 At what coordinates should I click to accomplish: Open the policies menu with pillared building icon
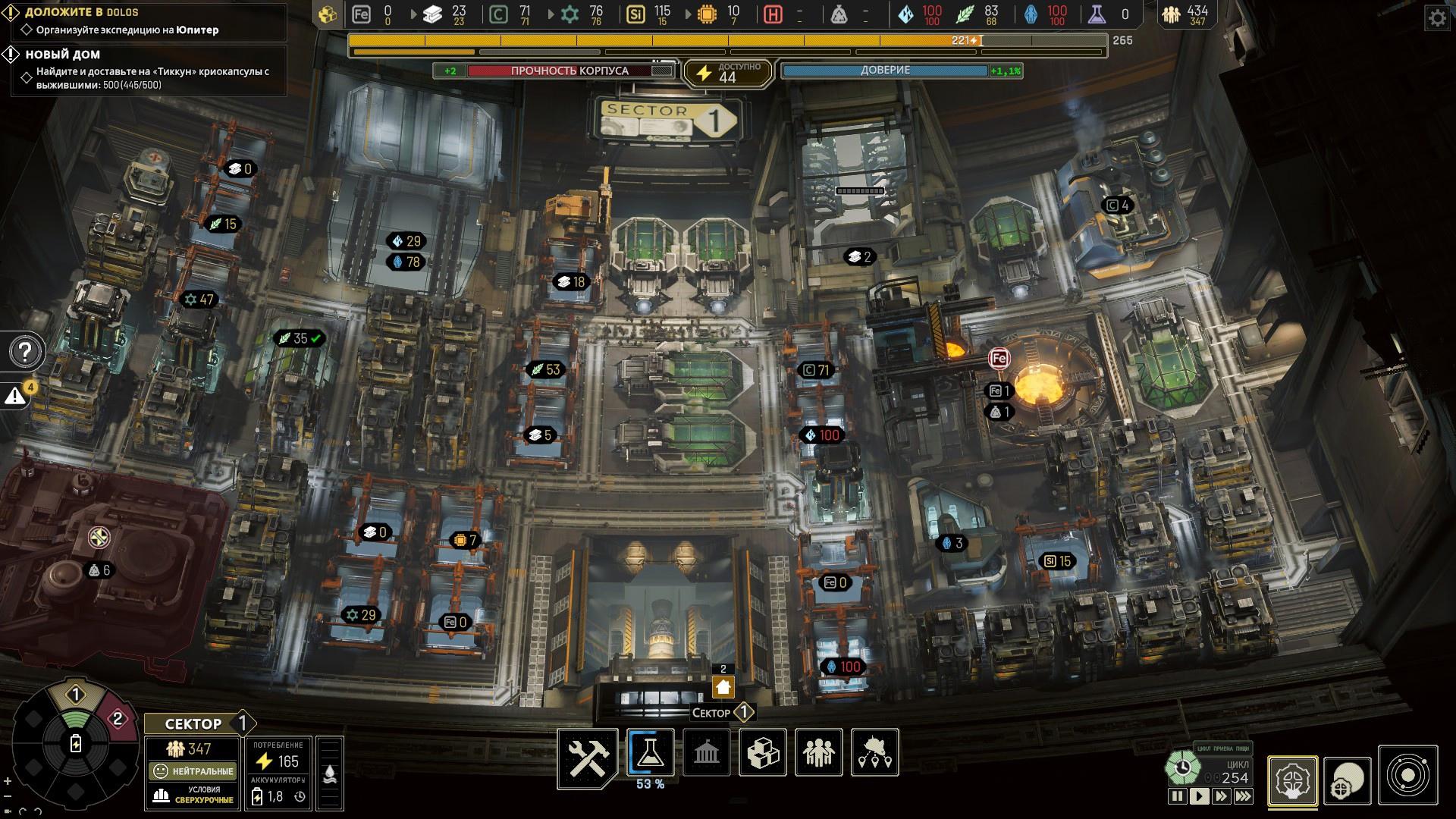(x=706, y=753)
